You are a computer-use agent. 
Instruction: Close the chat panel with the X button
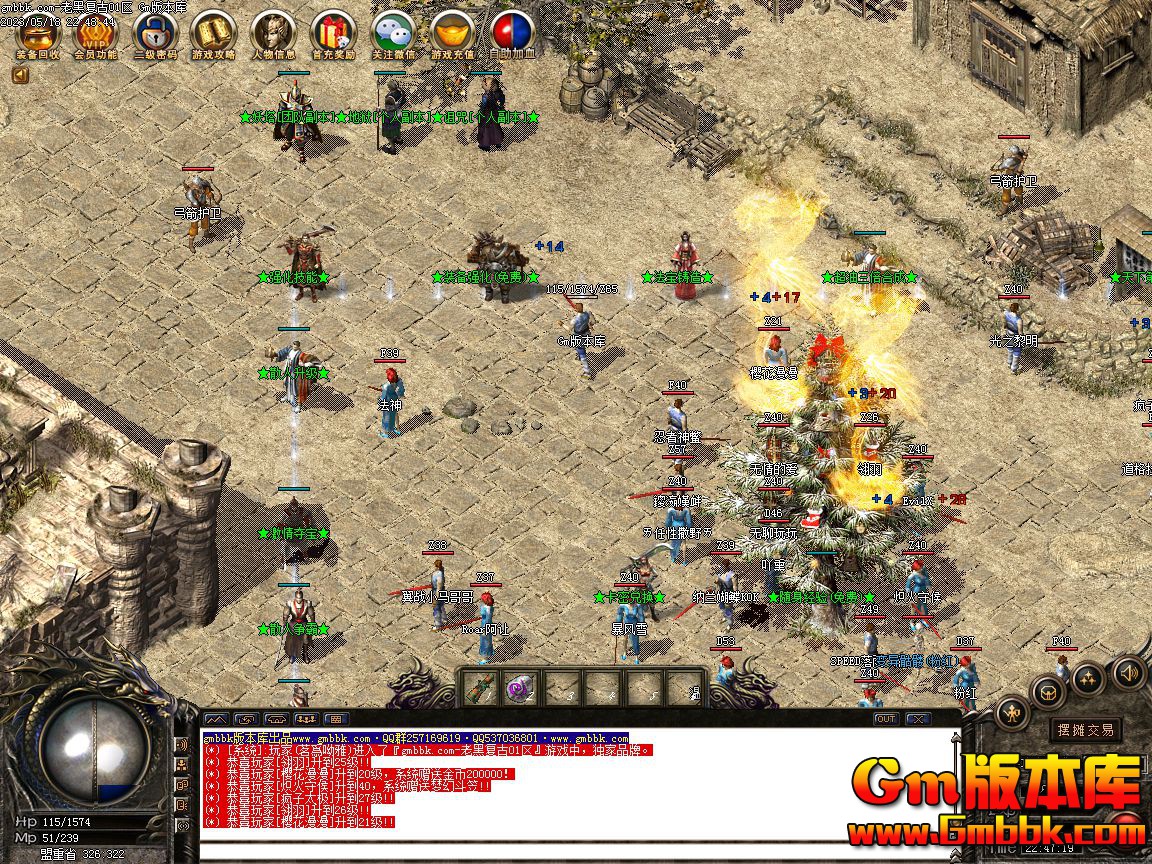(917, 718)
